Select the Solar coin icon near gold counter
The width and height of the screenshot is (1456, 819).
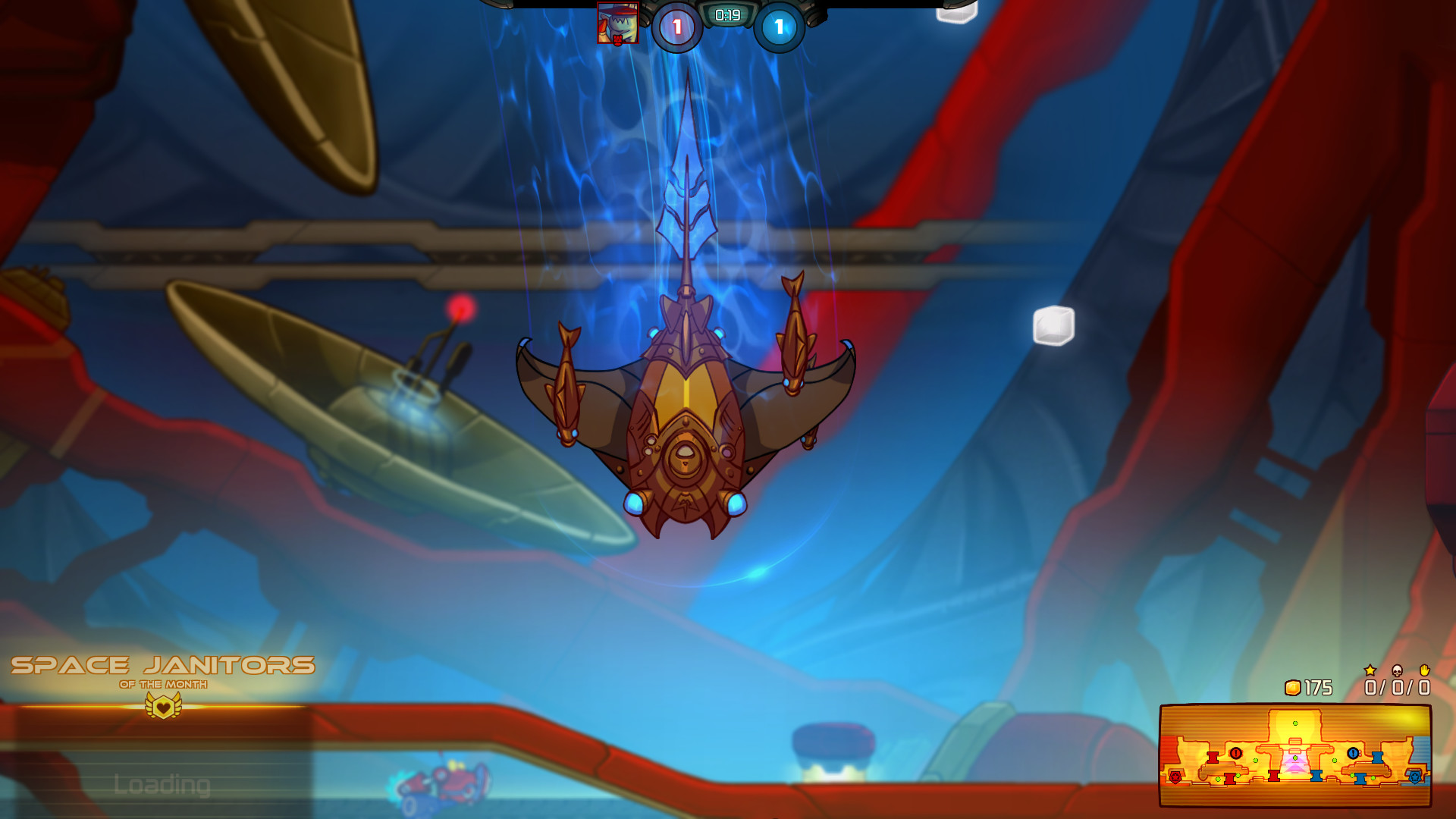[x=1293, y=686]
